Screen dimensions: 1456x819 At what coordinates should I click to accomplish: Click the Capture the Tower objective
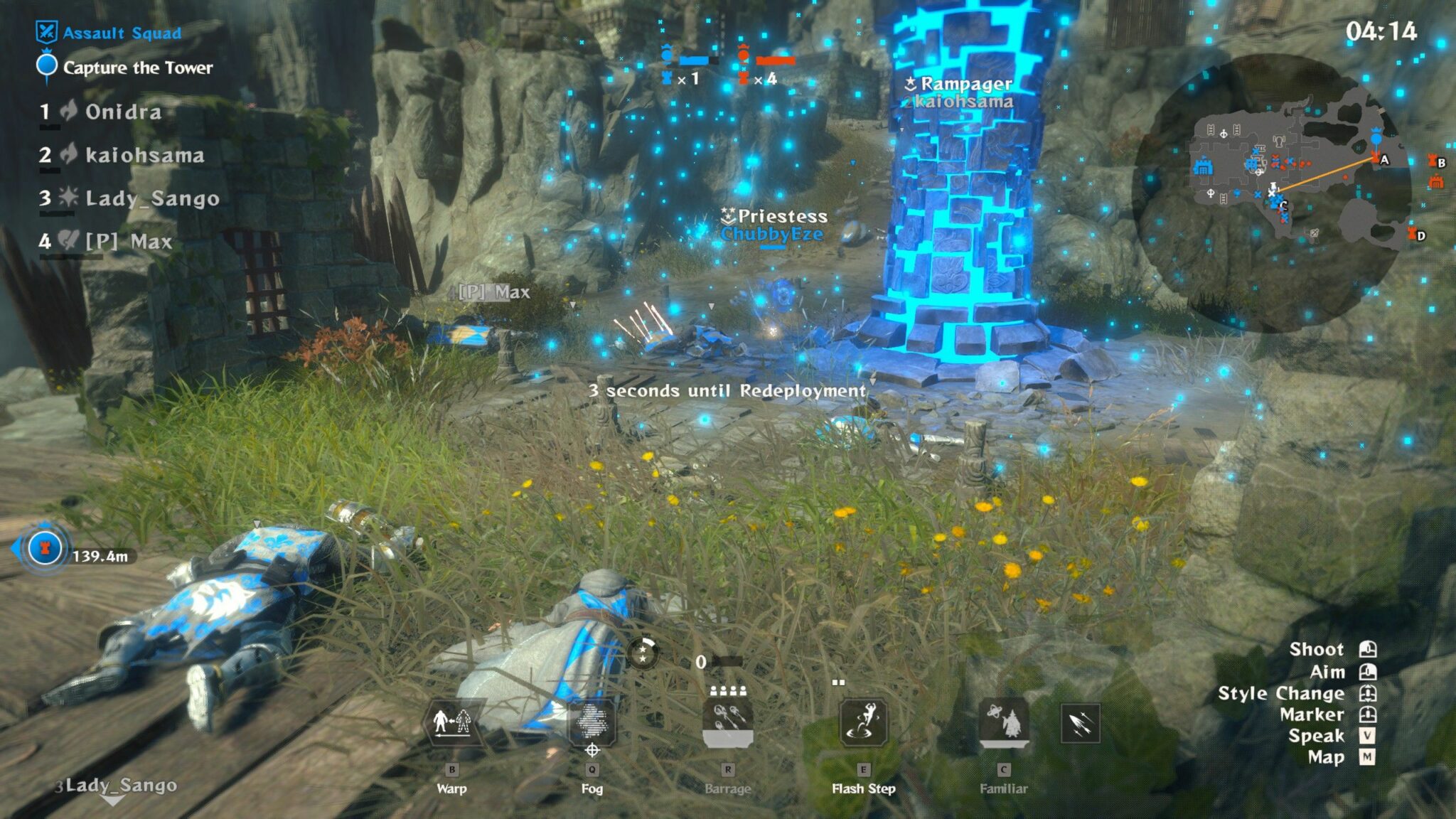137,68
